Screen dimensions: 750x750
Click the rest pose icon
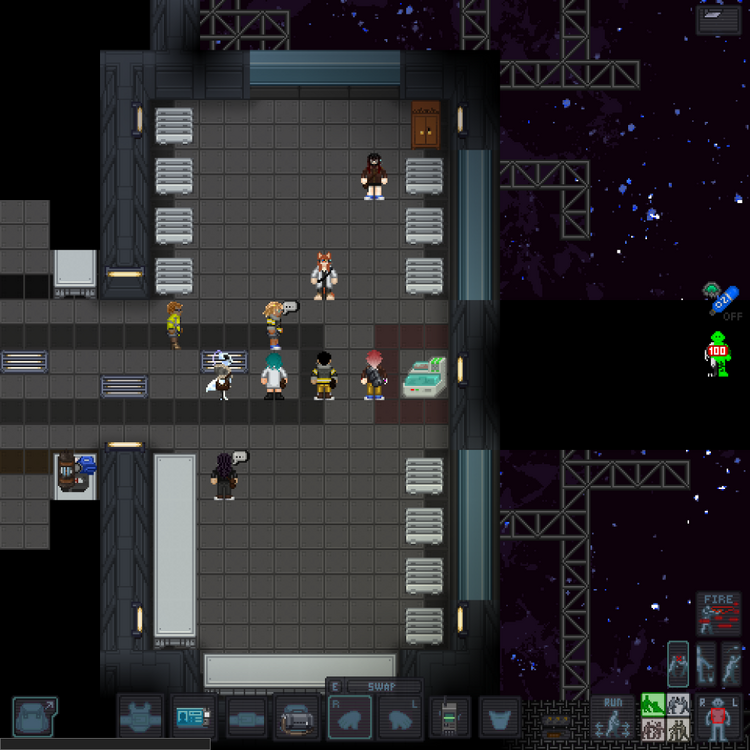tap(706, 664)
